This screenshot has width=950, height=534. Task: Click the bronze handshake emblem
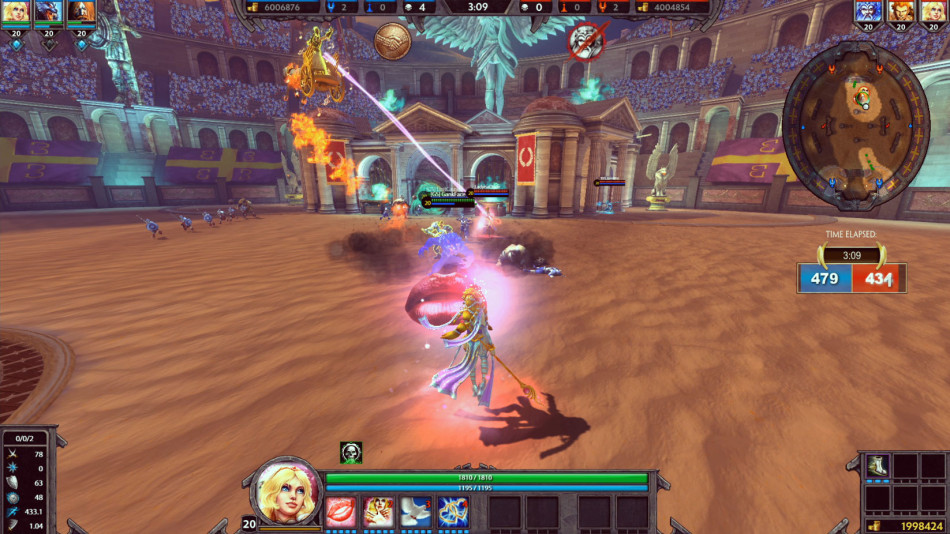[x=391, y=41]
